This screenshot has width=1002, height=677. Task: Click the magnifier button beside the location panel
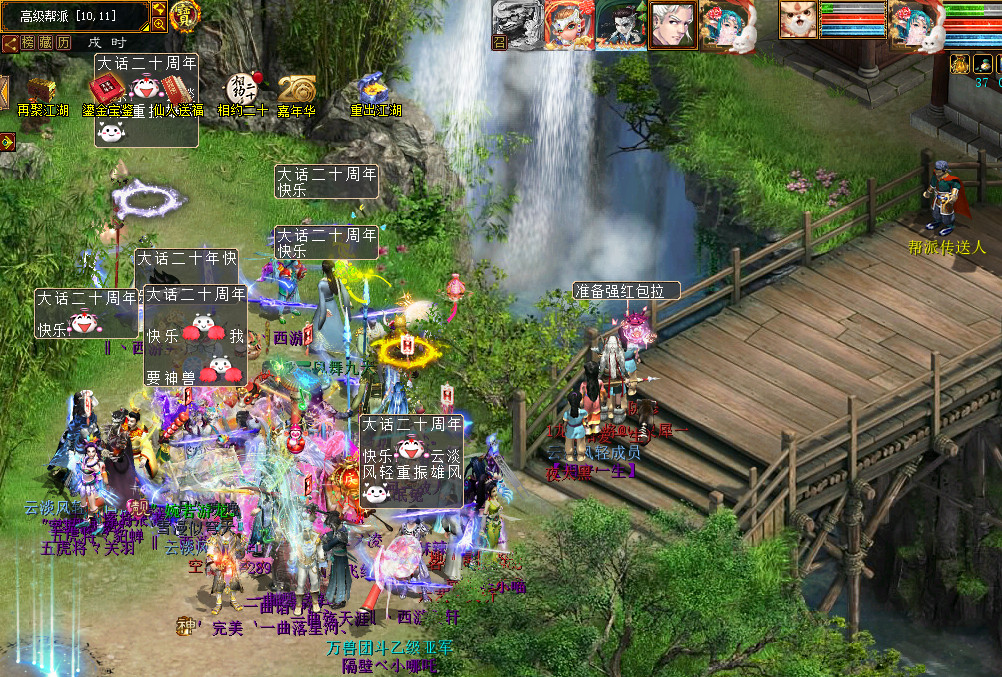[159, 25]
